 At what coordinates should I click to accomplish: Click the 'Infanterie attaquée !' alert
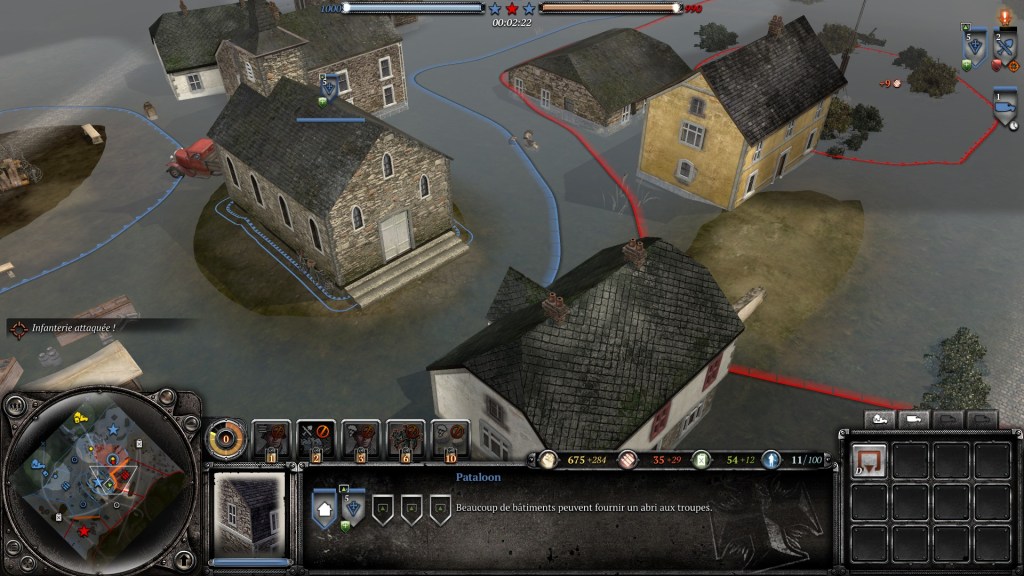[75, 327]
